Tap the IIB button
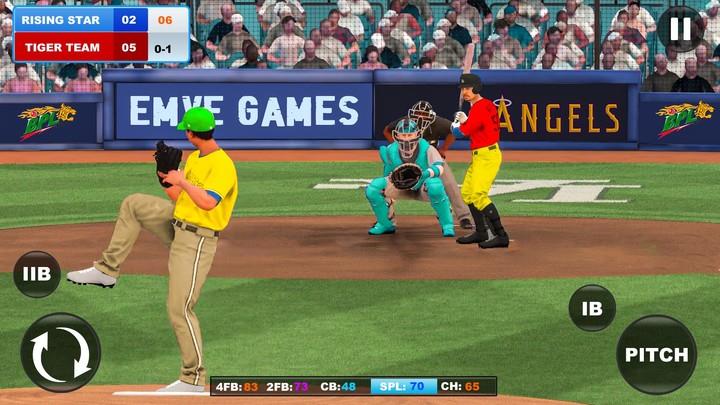Image resolution: width=720 pixels, height=405 pixels. point(37,274)
